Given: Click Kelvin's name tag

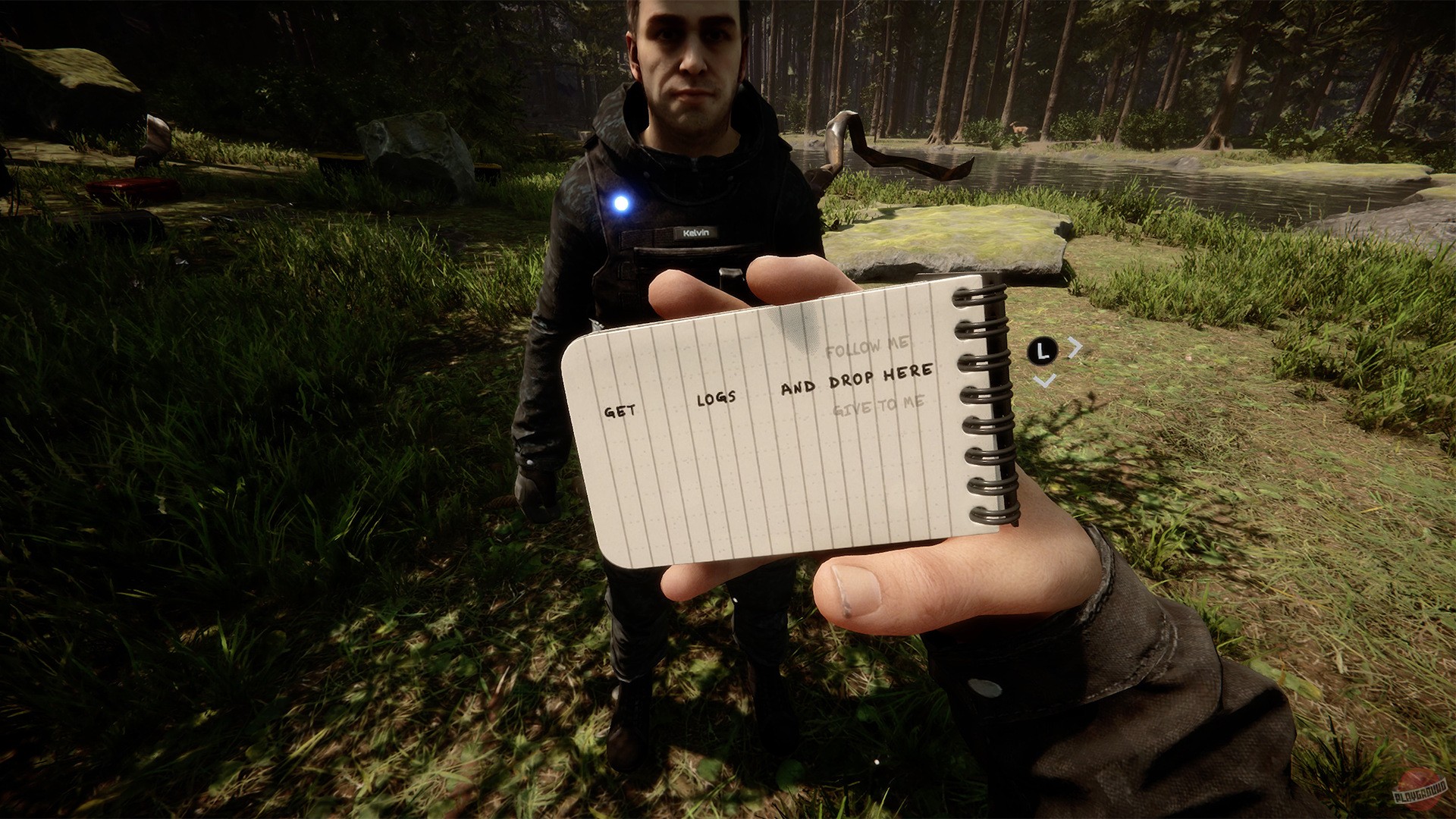Looking at the screenshot, I should 697,232.
